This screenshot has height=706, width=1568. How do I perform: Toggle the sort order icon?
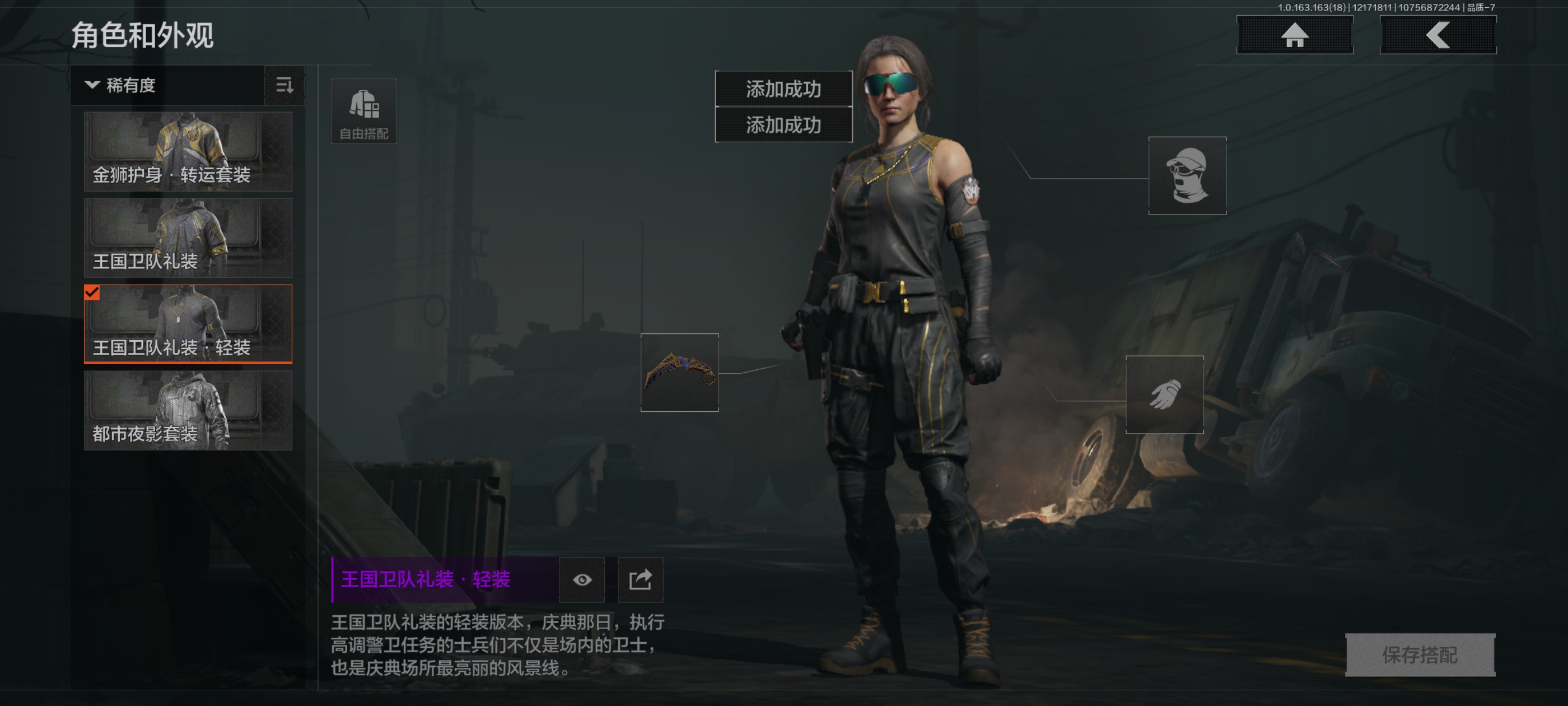284,85
